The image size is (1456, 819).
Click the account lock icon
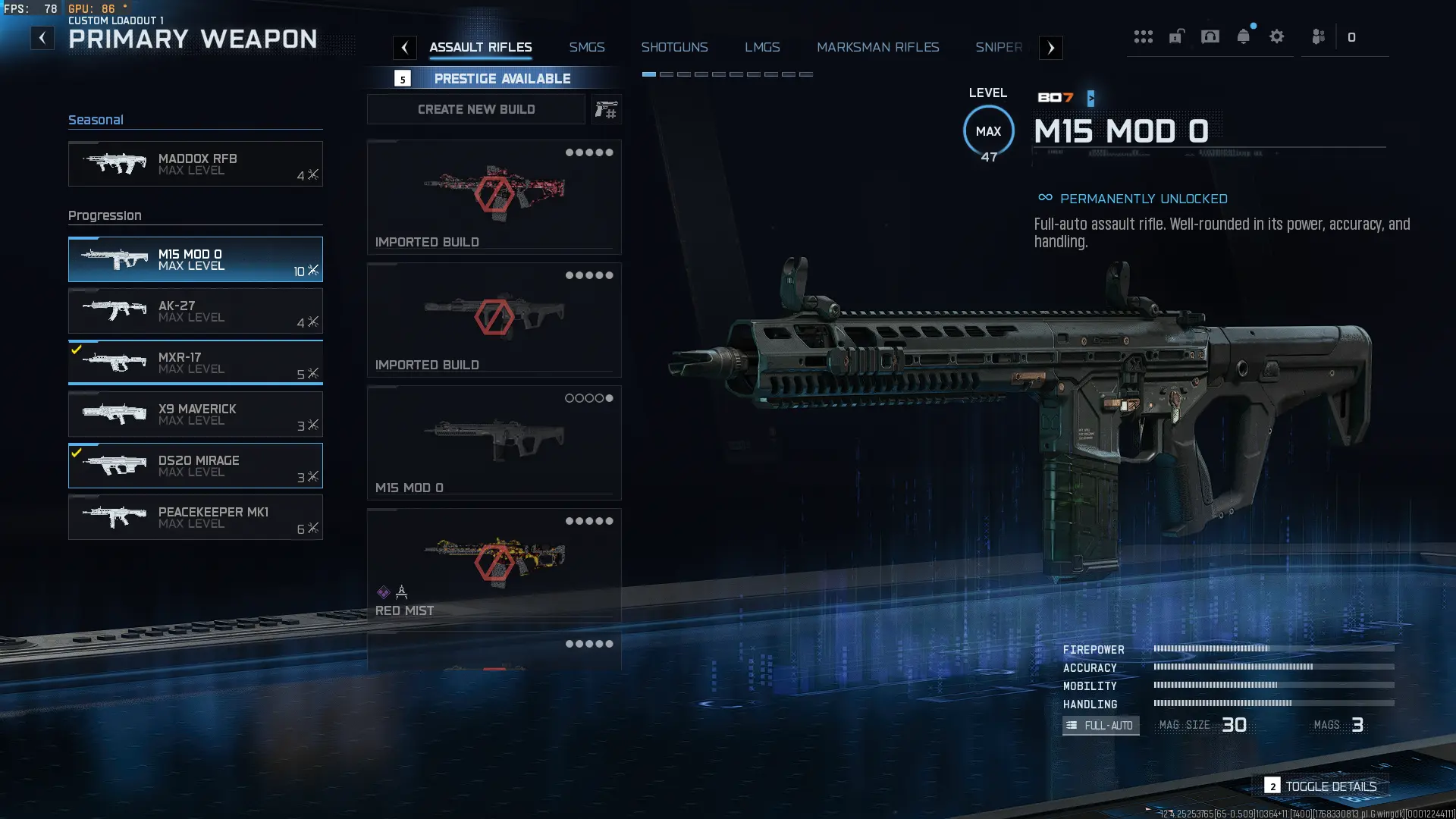[x=1175, y=36]
